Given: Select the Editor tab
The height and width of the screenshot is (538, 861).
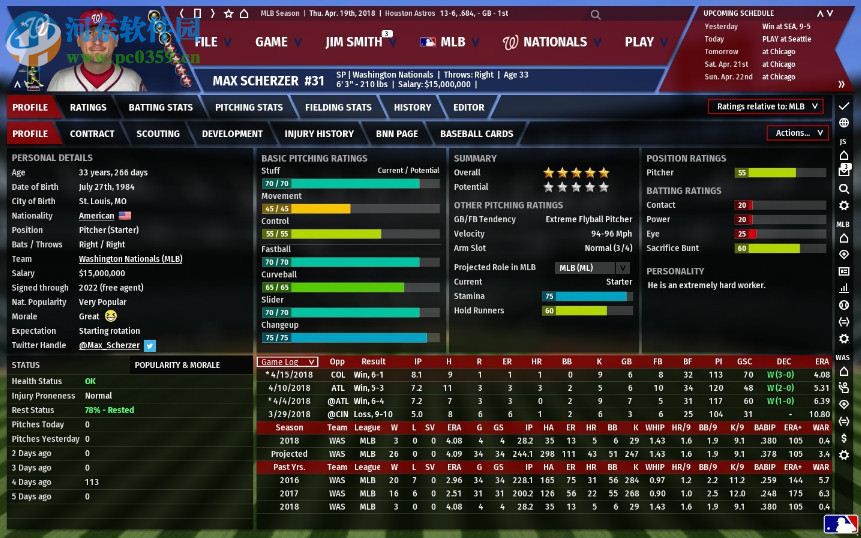Looking at the screenshot, I should click(x=468, y=107).
